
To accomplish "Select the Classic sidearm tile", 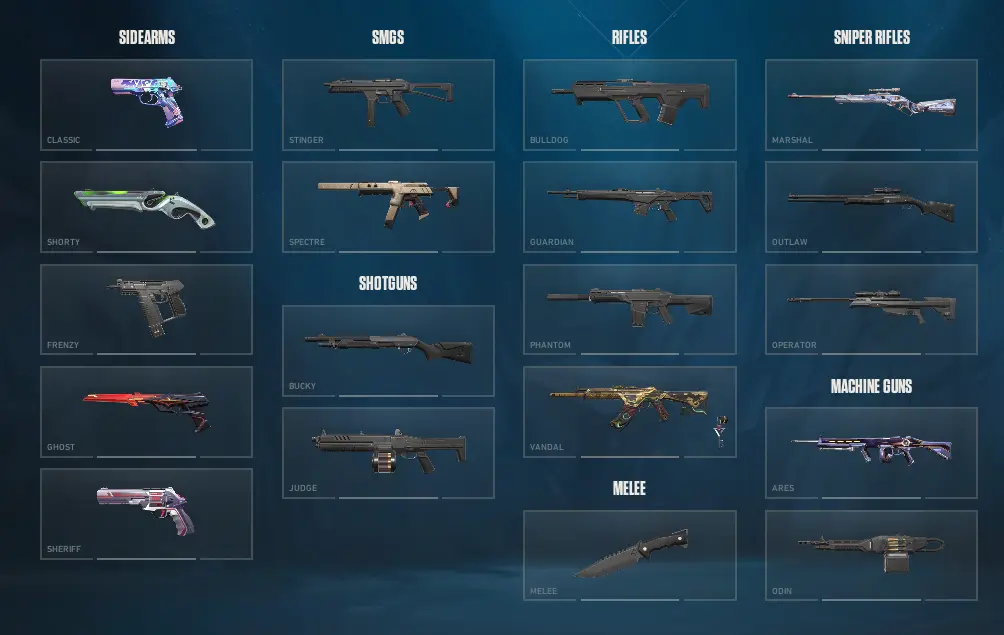I will click(146, 104).
